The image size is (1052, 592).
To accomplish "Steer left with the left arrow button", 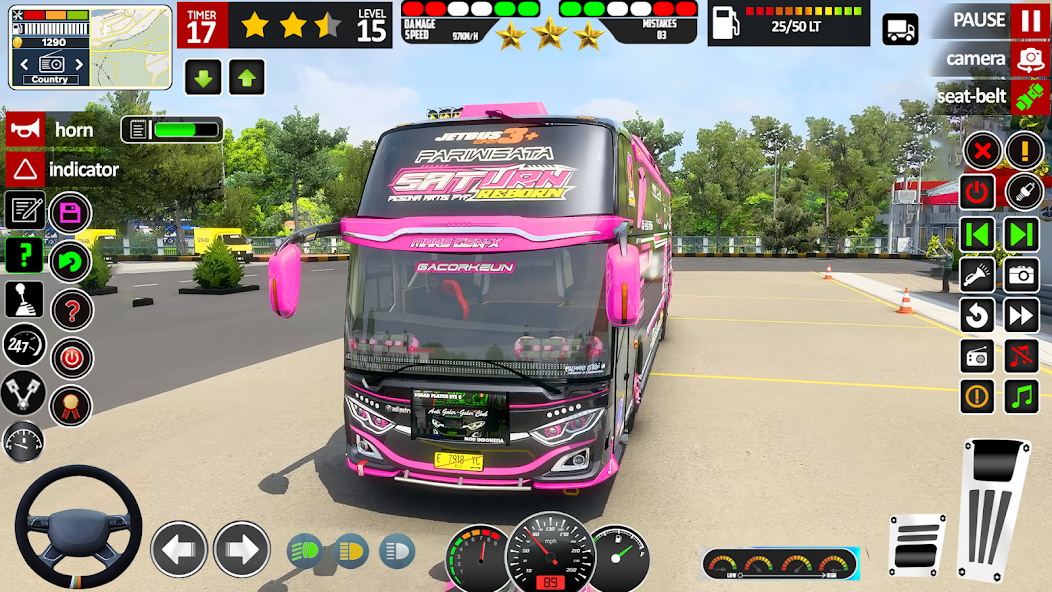I will 179,549.
